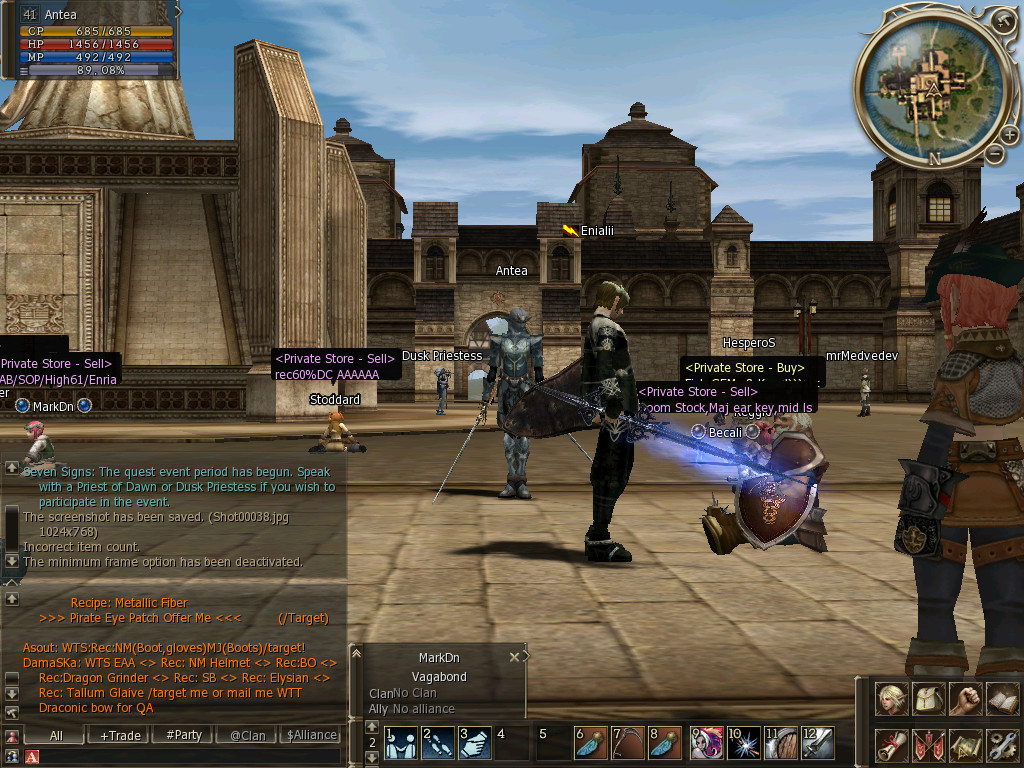Select the #Party chat tab
Viewport: 1024px width, 768px height.
pyautogui.click(x=184, y=735)
